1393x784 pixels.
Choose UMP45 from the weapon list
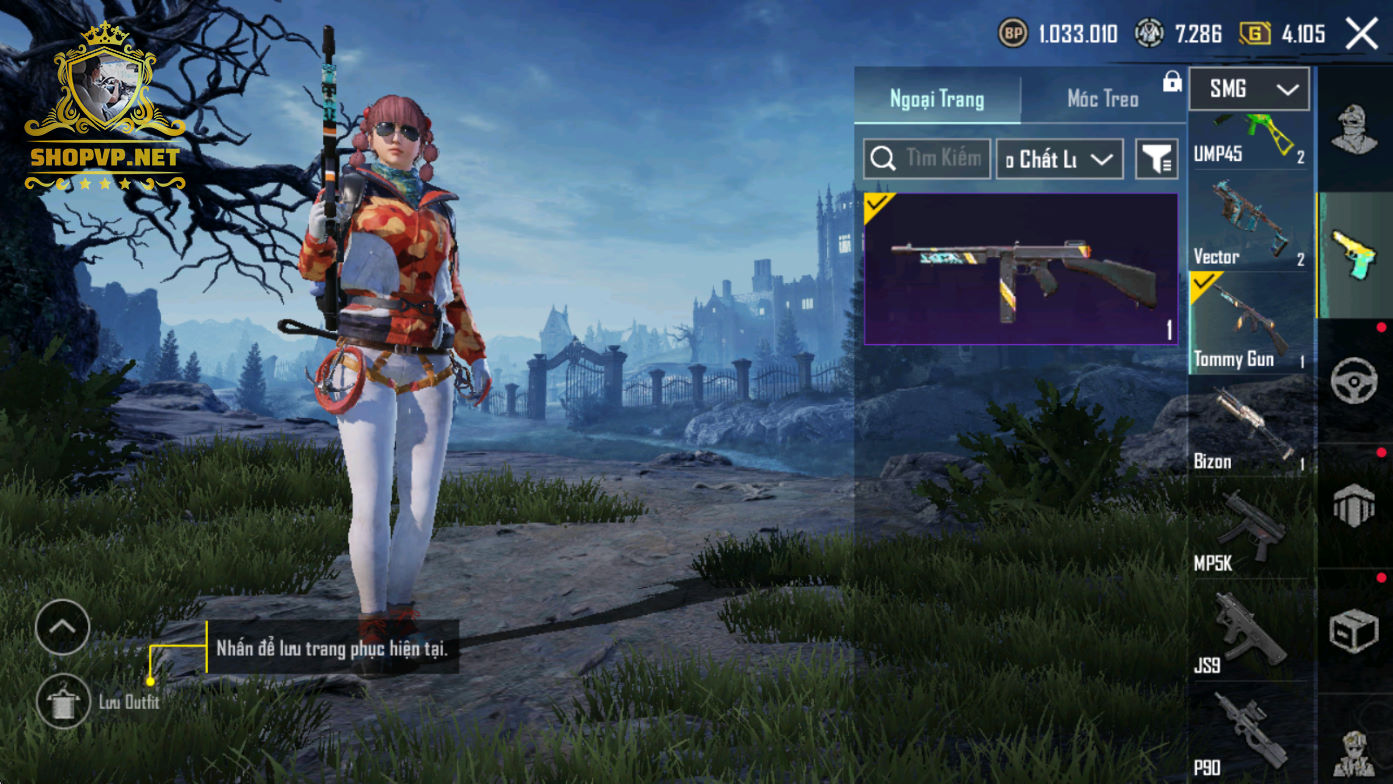1249,140
